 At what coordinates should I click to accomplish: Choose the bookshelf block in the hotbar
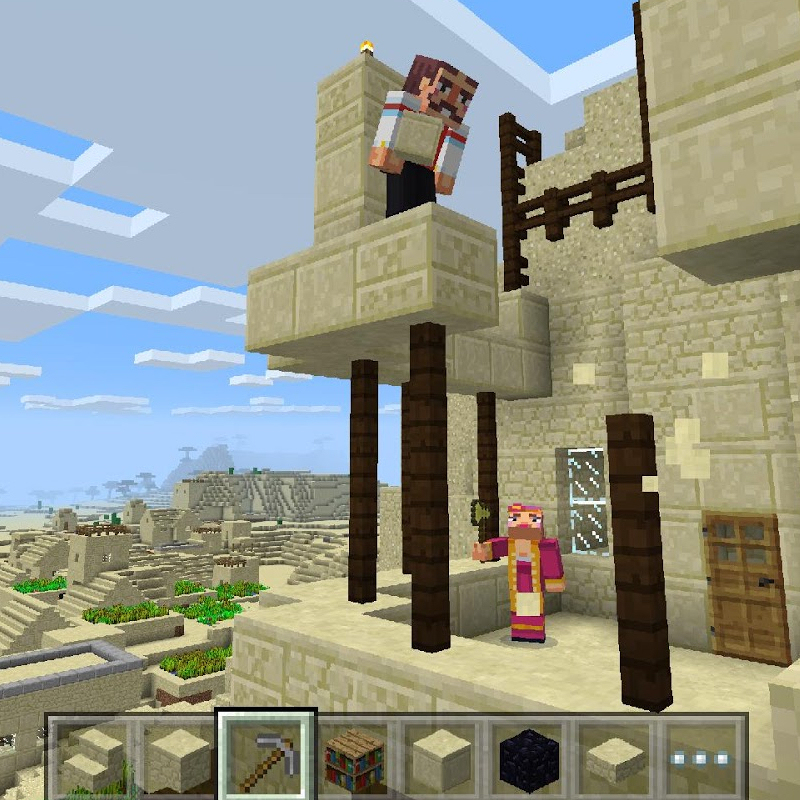[x=354, y=757]
